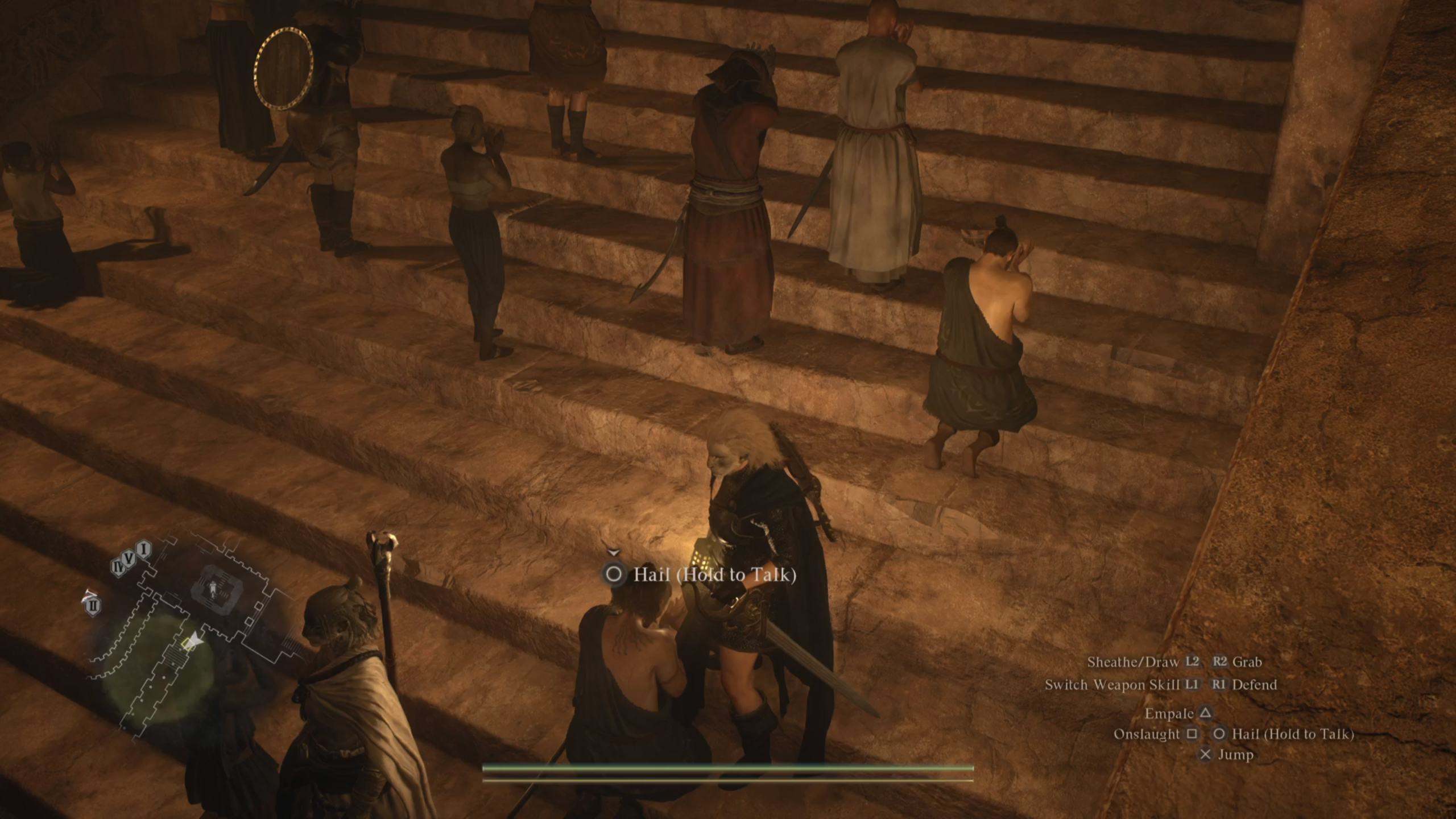Screen dimensions: 1456x819
Task: Click the Sheathe/Draw text label
Action: point(1132,662)
